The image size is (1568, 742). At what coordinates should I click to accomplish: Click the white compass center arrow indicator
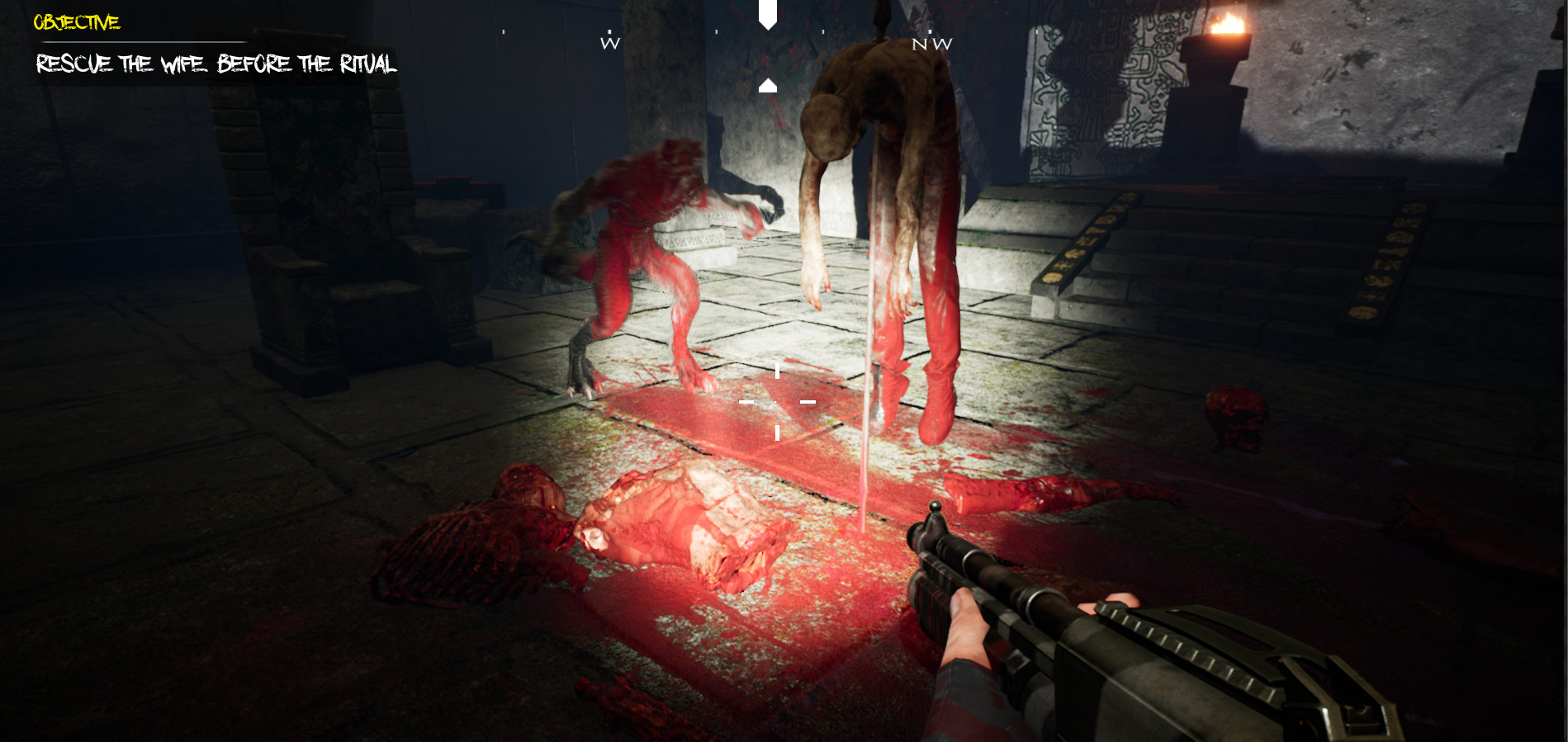click(768, 15)
